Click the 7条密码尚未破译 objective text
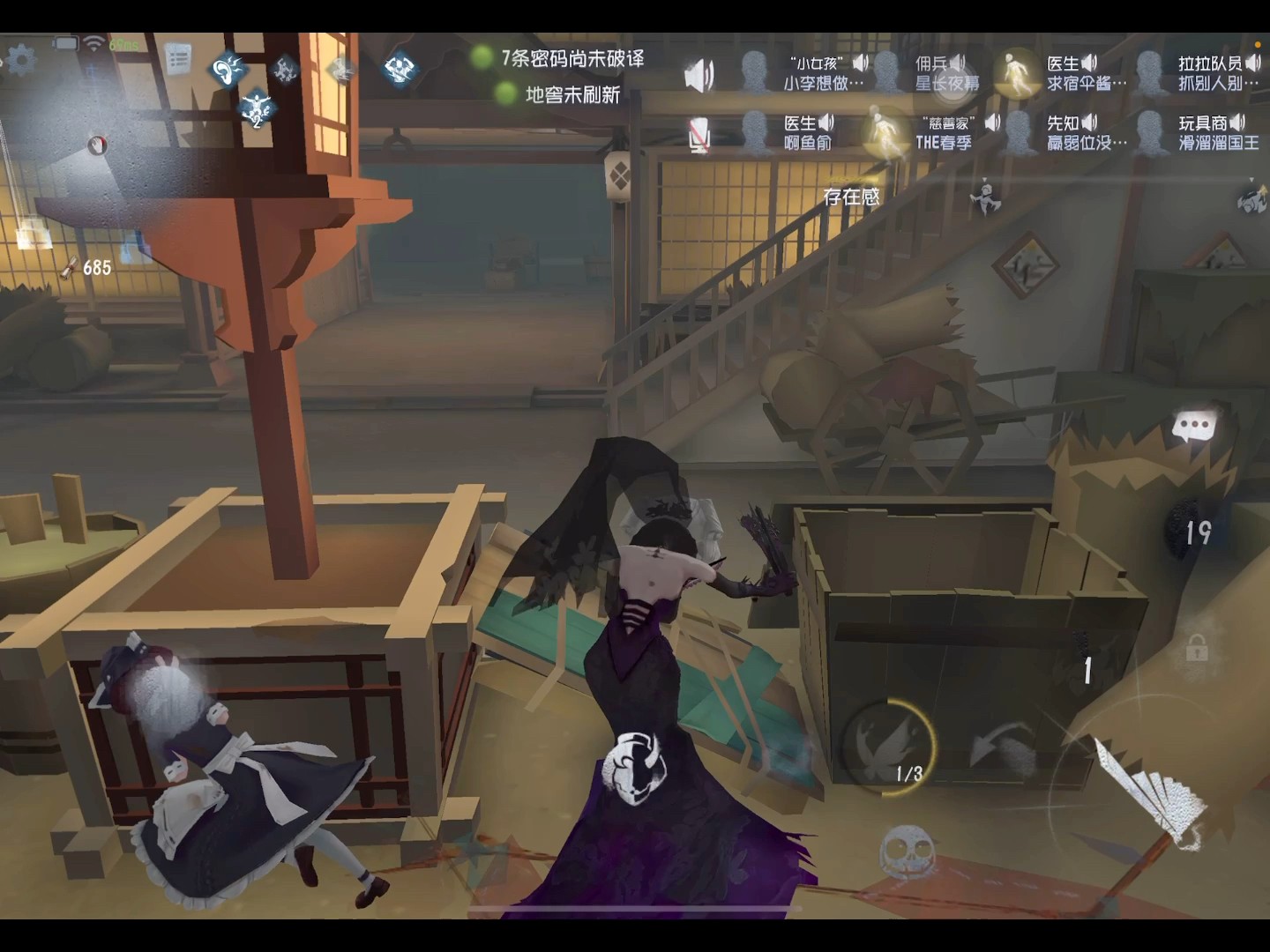Viewport: 1270px width, 952px height. [573, 60]
